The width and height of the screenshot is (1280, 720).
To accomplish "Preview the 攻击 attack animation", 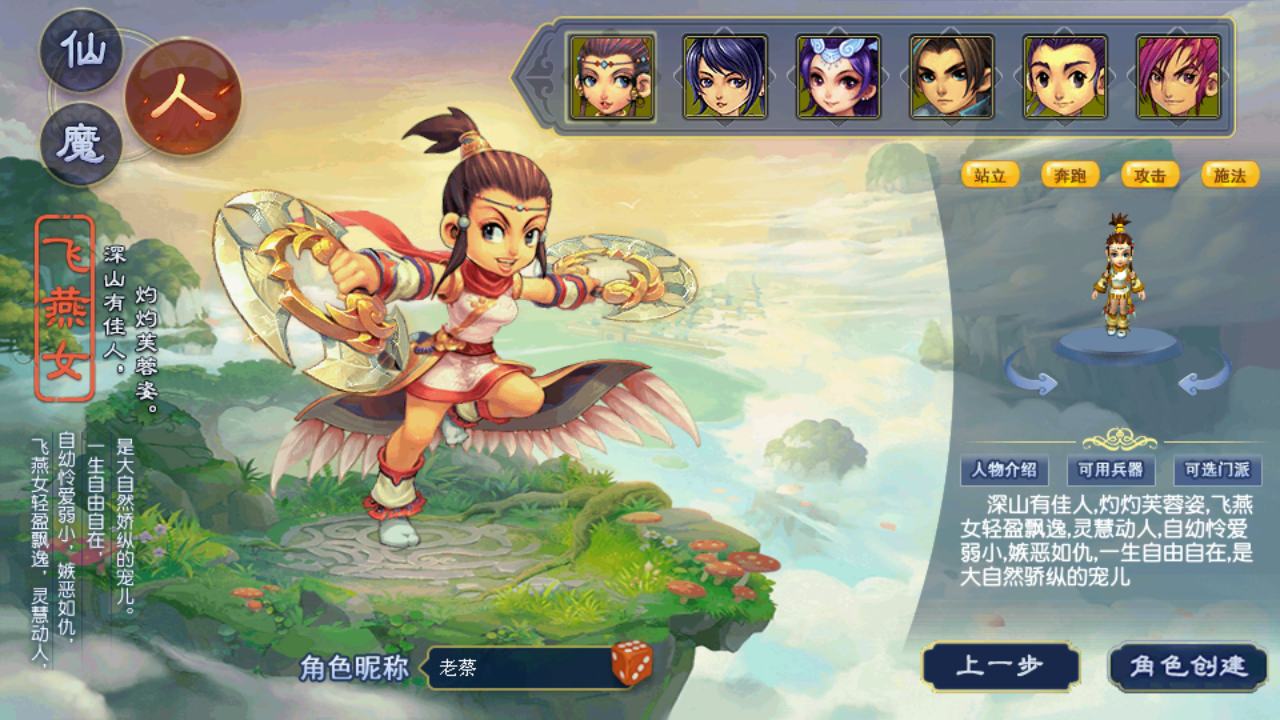I will [1150, 175].
